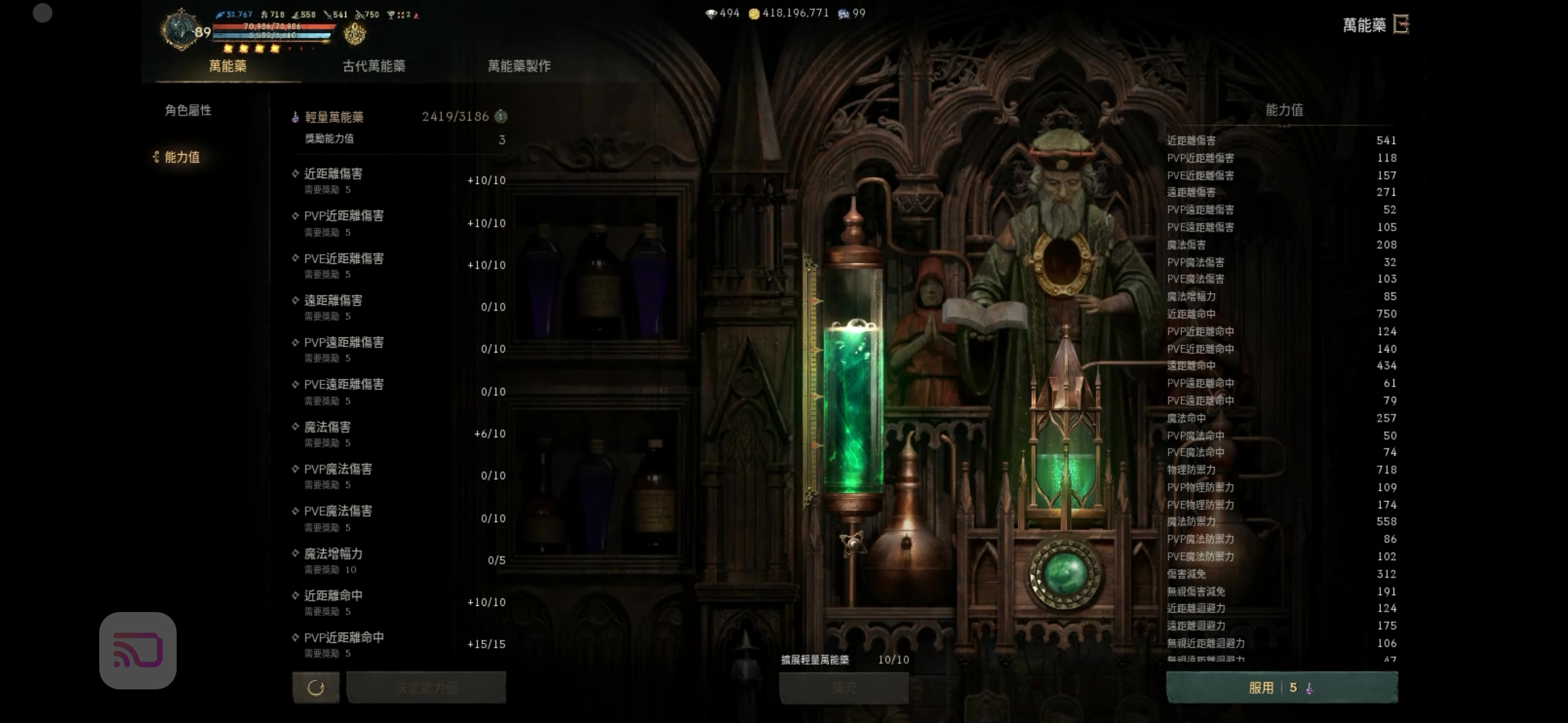This screenshot has height=723, width=1568.
Task: Click the 擴充 expand button
Action: coord(843,688)
